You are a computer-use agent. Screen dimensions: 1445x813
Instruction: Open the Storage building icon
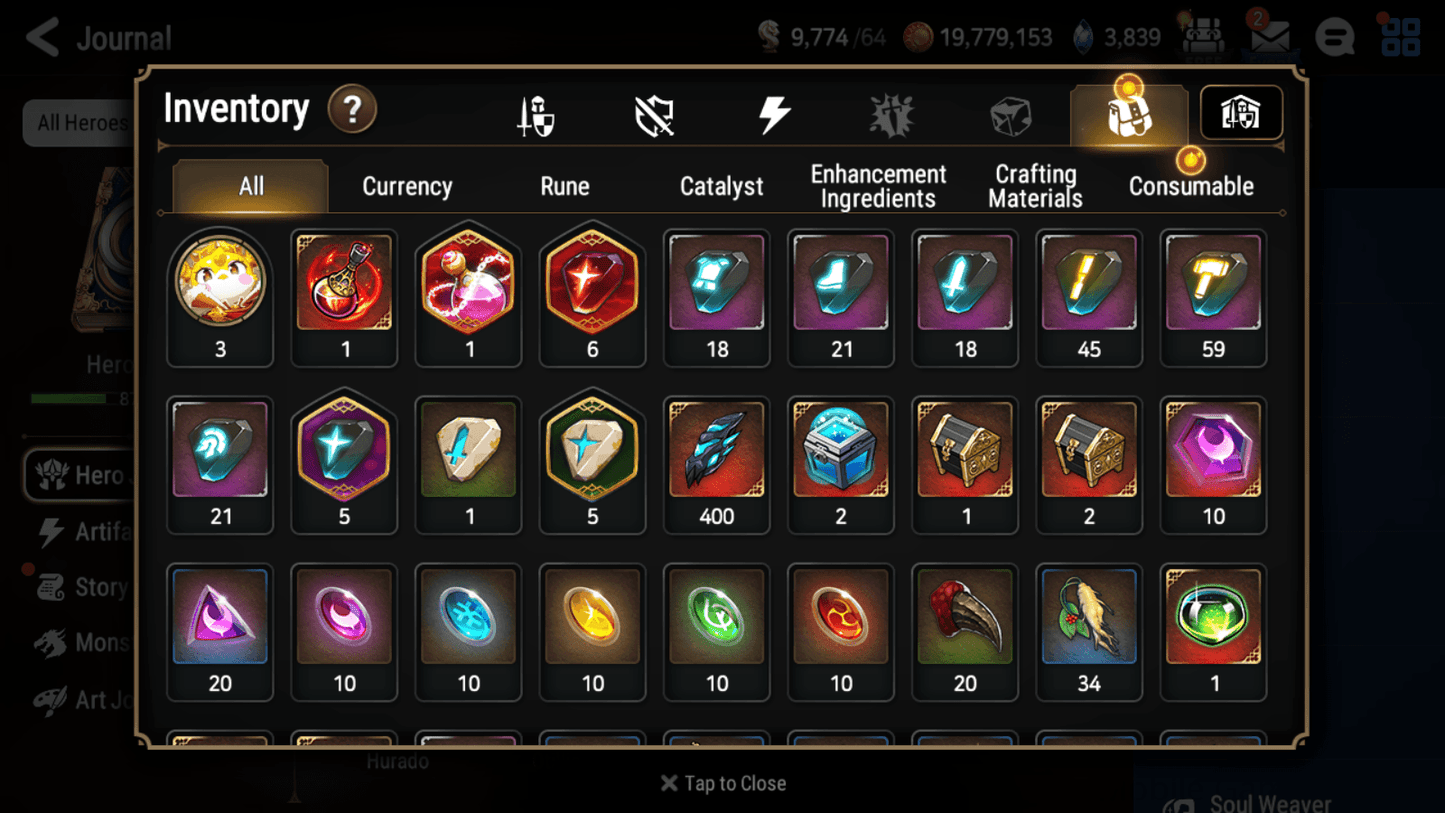(x=1240, y=113)
